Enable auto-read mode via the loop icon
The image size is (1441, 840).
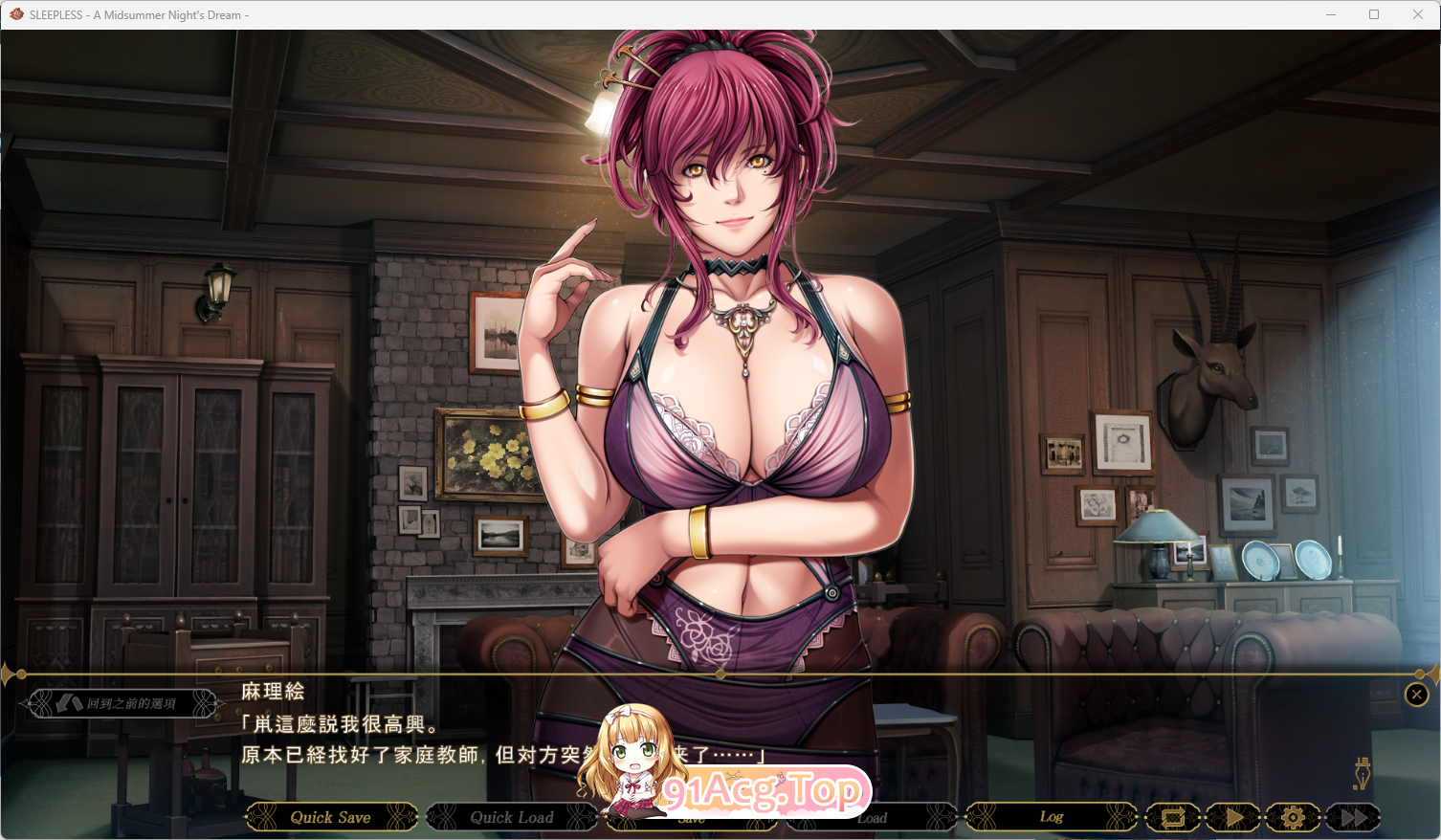tap(1175, 817)
